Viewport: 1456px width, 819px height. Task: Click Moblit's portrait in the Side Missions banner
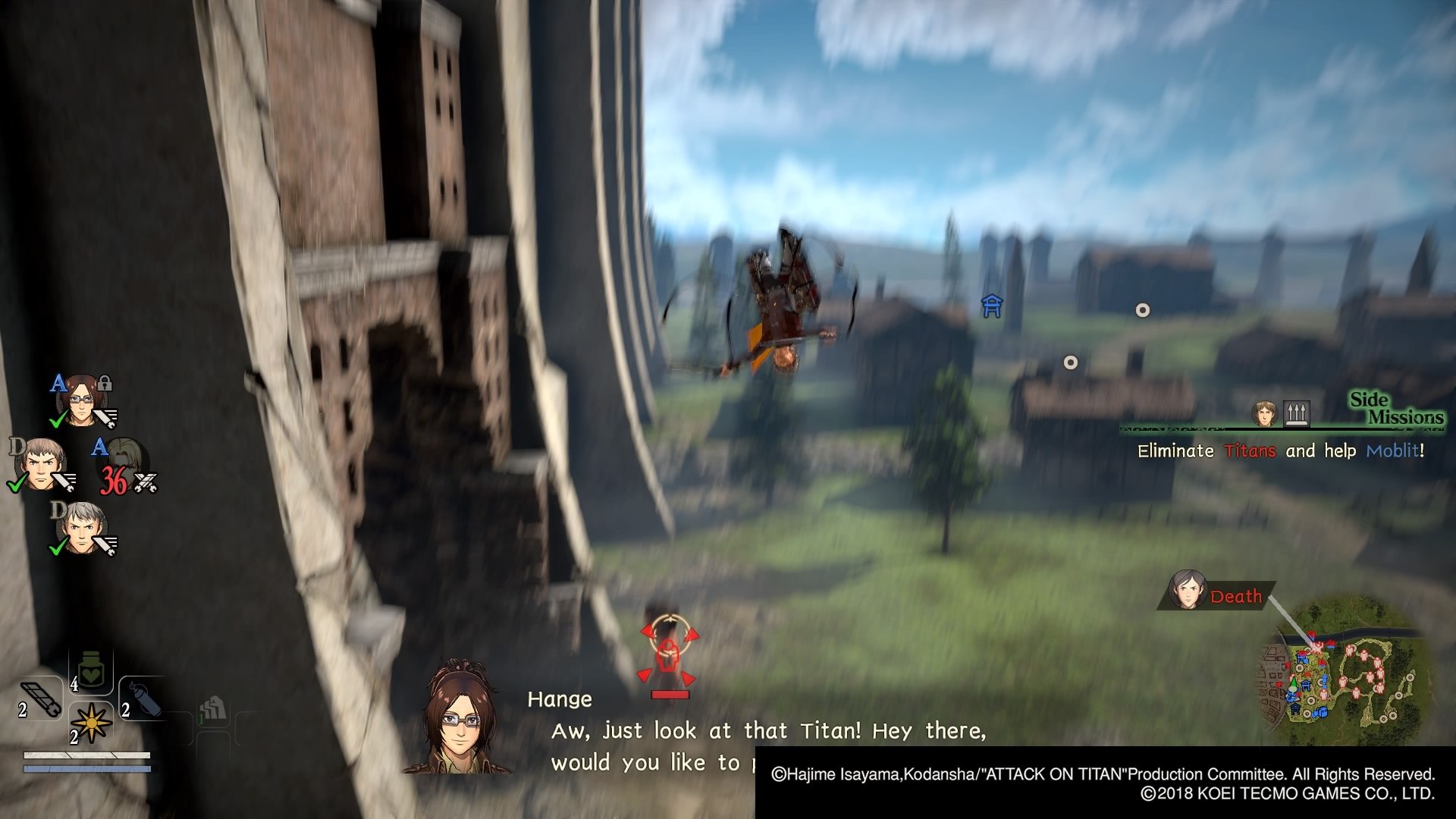tap(1263, 412)
